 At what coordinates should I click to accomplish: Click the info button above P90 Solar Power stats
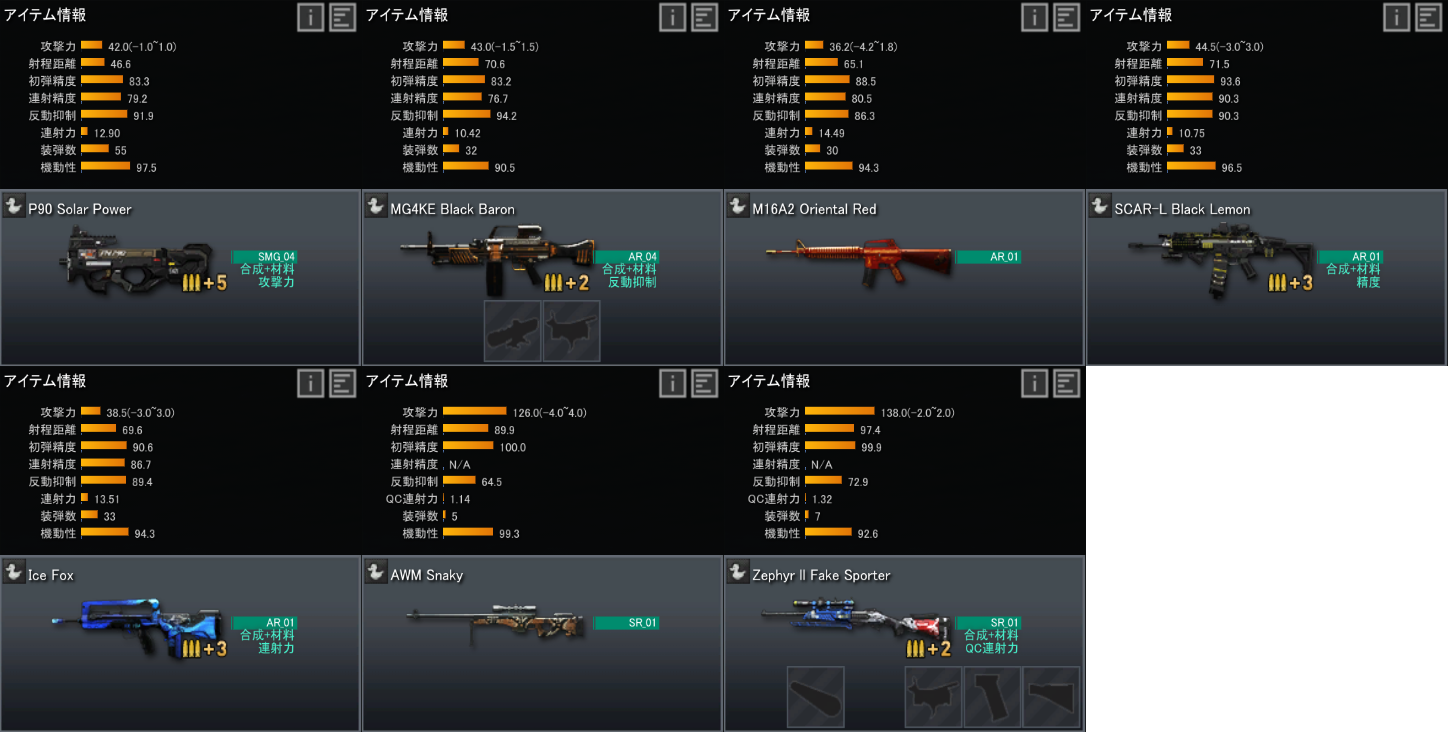(311, 17)
